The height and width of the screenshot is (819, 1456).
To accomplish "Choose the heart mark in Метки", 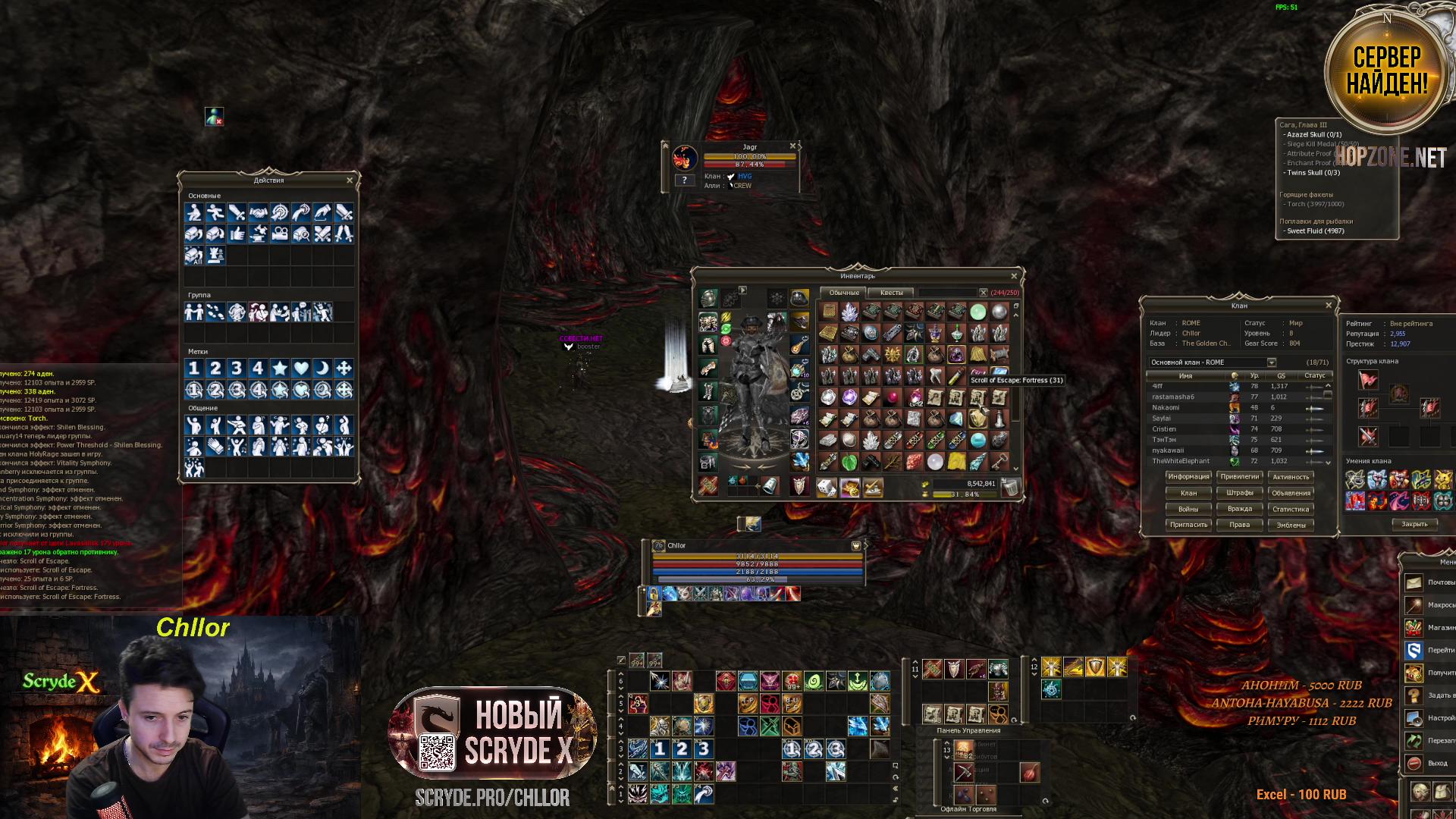I will 301,369.
